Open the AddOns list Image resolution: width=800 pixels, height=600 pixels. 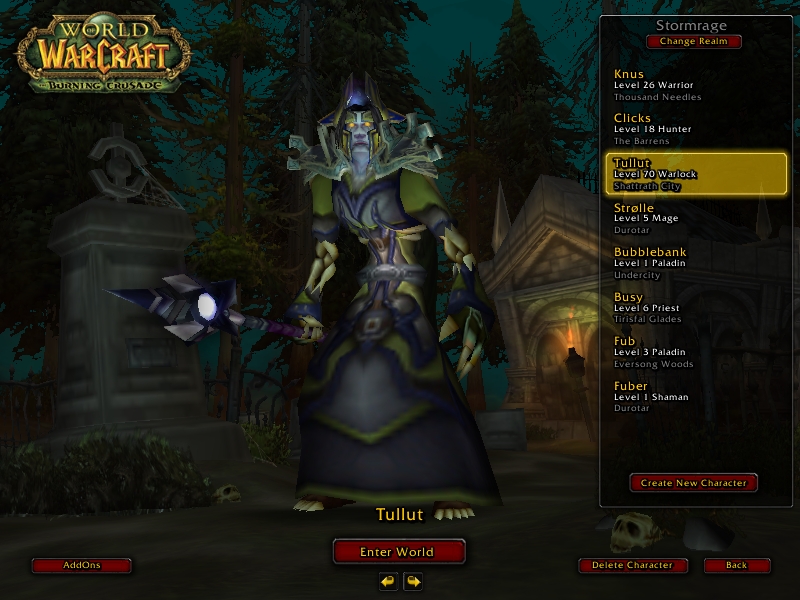(82, 565)
